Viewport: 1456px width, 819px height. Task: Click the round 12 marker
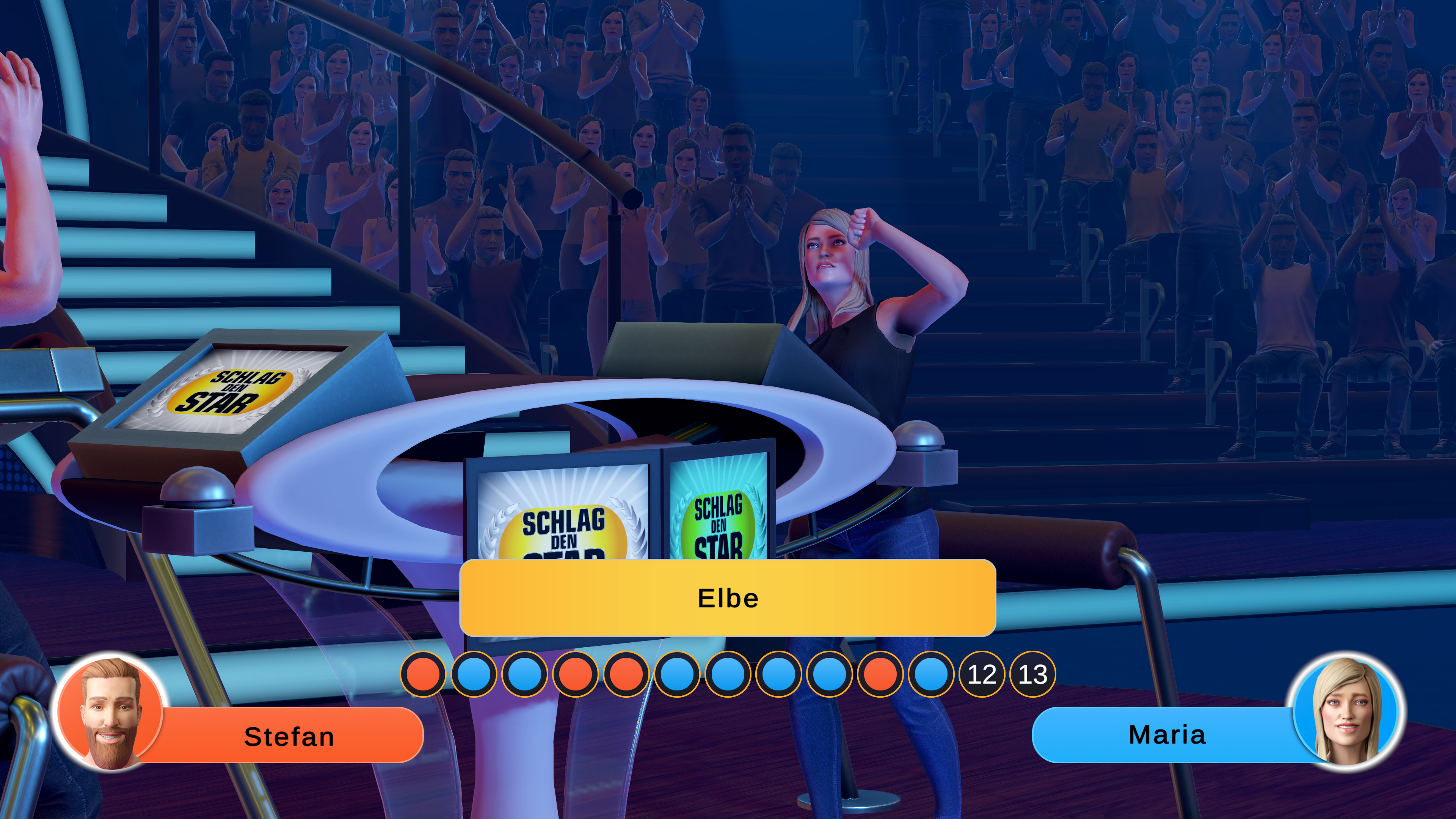pyautogui.click(x=982, y=674)
